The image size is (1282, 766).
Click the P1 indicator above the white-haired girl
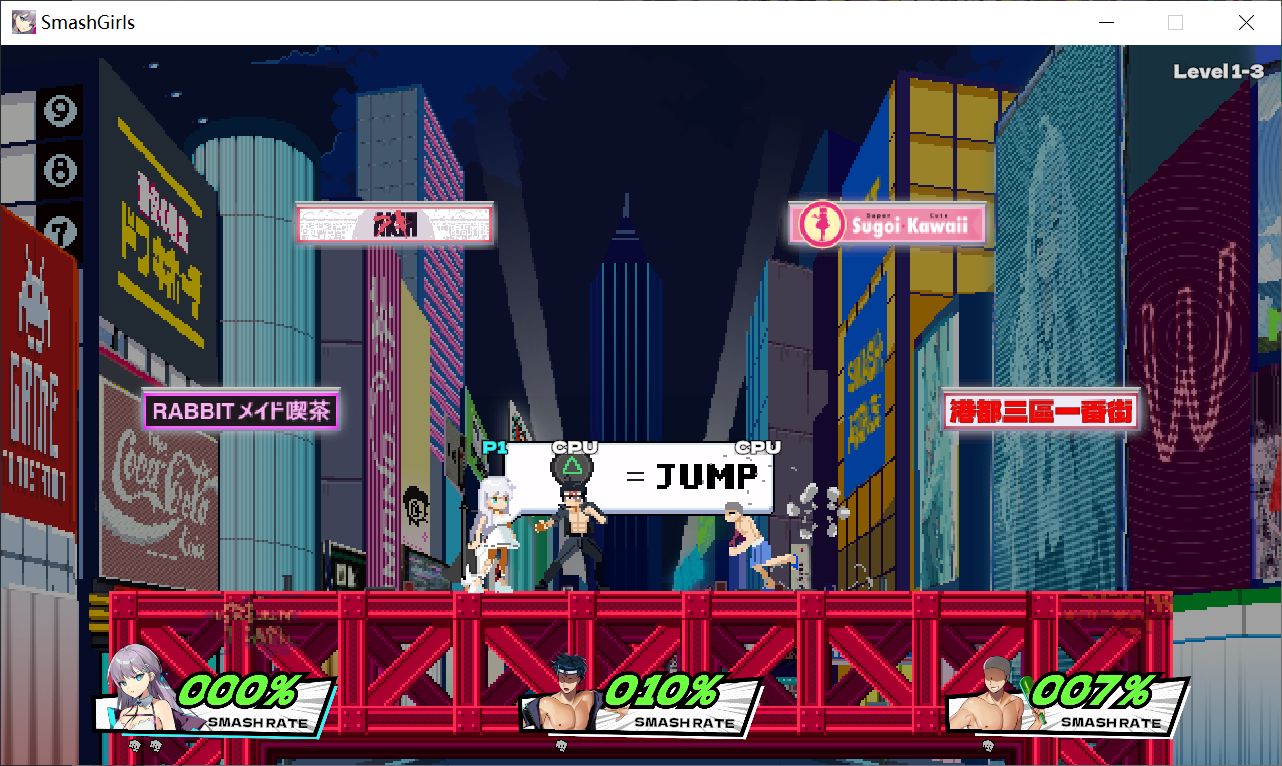[x=492, y=448]
